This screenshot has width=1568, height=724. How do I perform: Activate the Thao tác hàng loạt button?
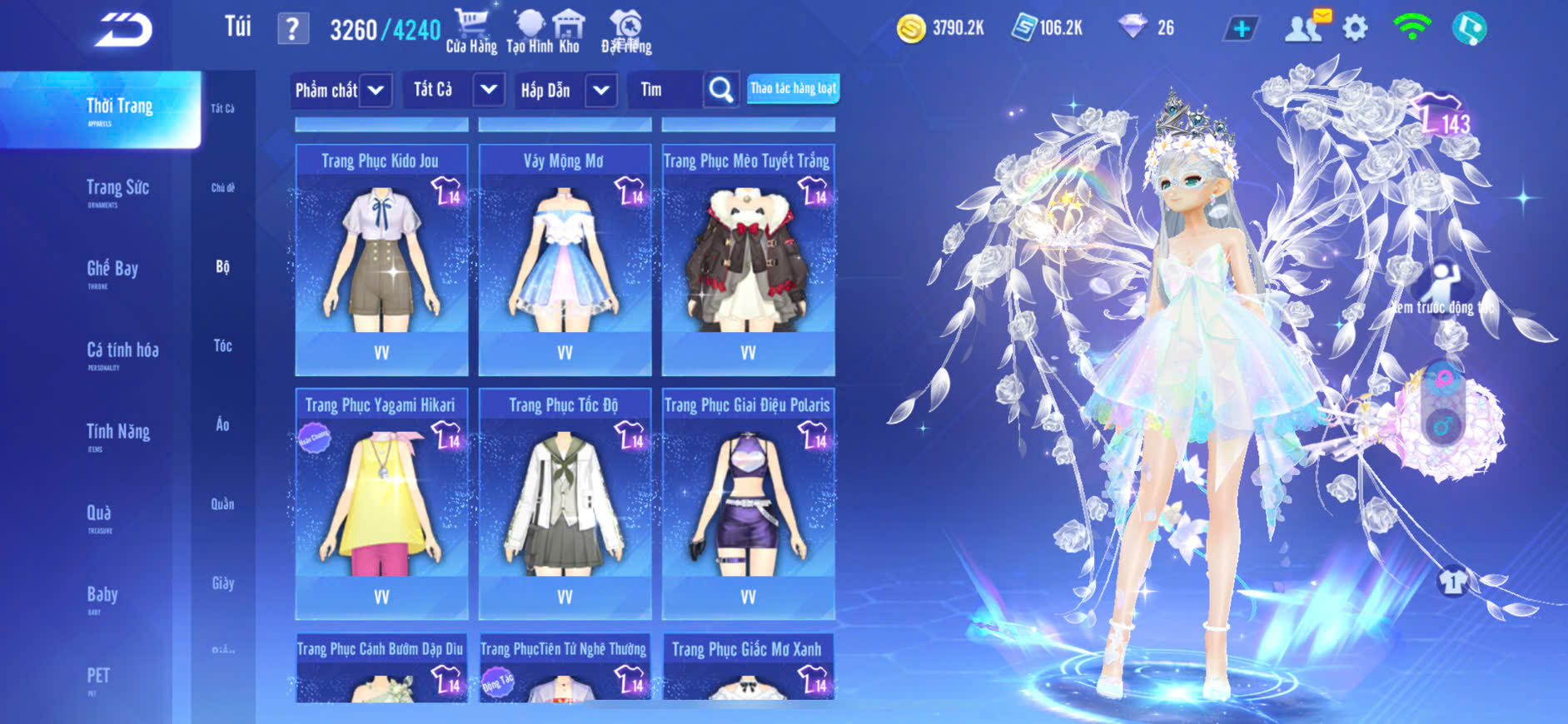coord(793,88)
